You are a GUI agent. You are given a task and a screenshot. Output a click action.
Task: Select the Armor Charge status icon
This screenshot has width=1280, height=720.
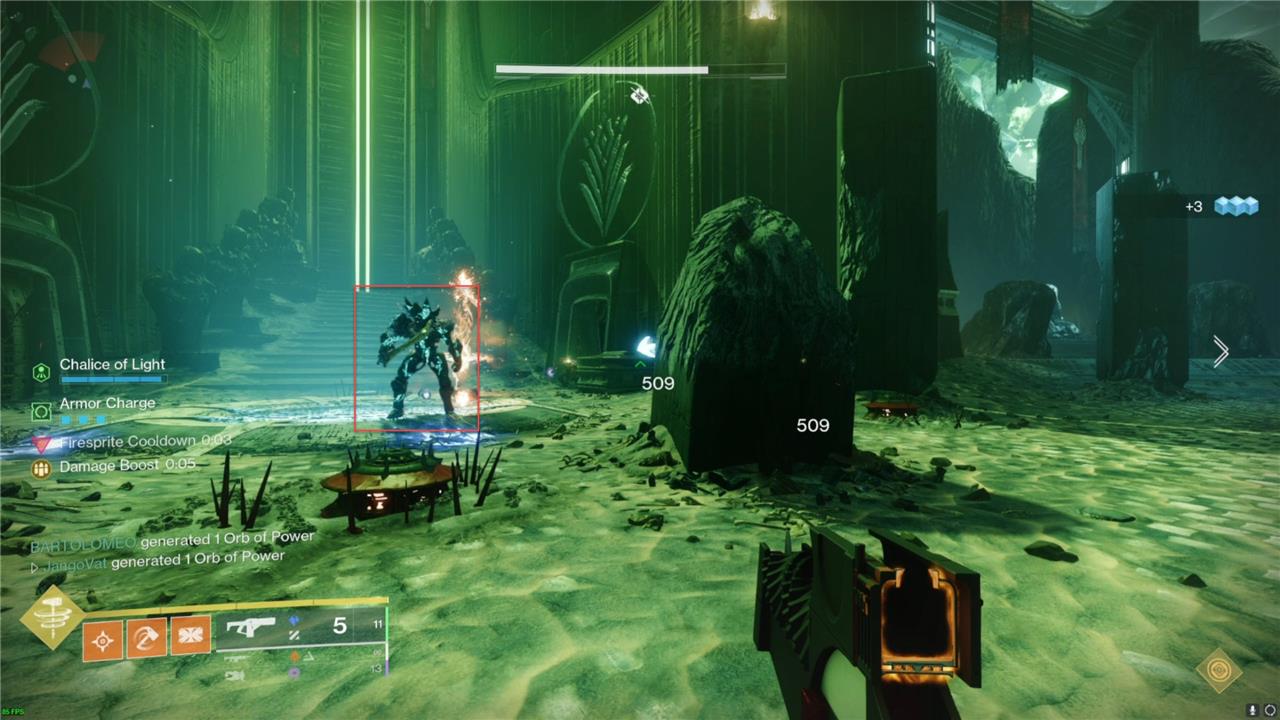point(41,410)
